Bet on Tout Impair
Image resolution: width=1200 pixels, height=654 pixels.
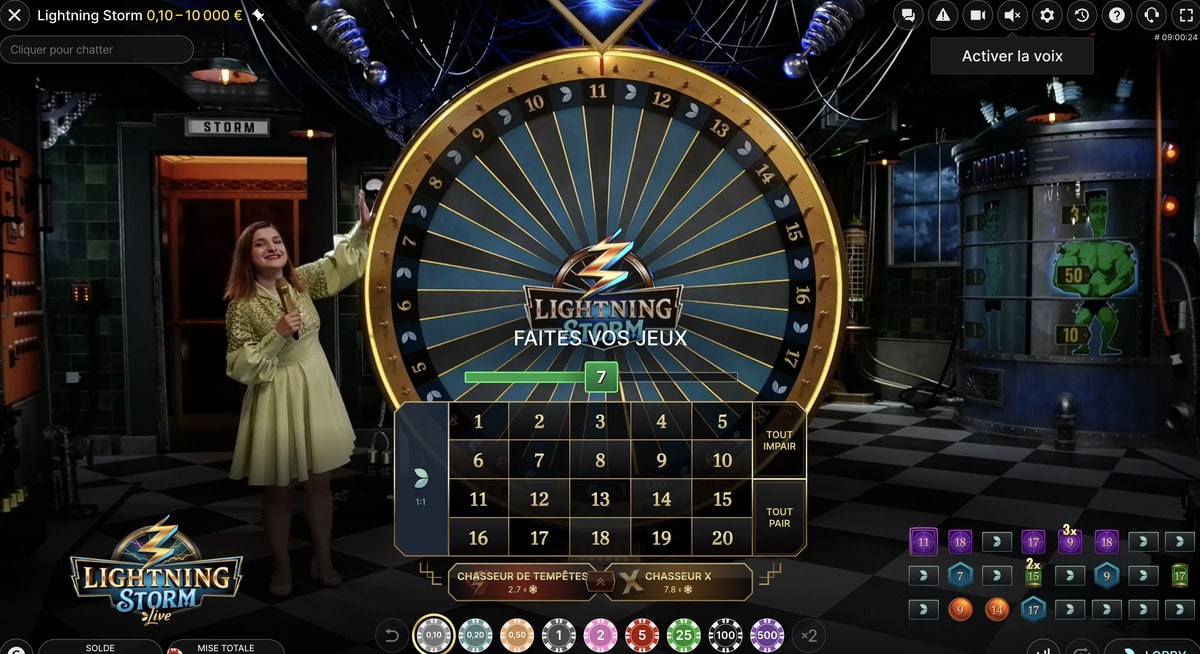[x=779, y=441]
